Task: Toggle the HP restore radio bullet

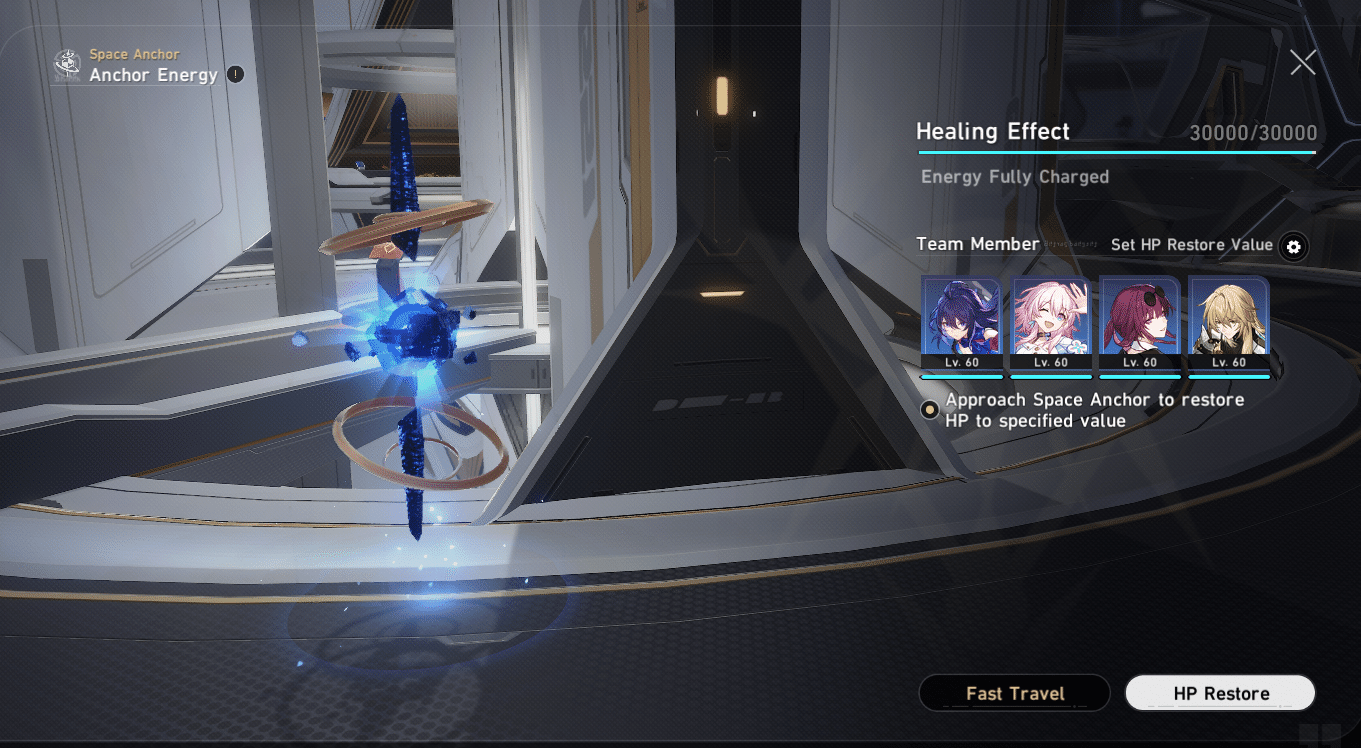Action: pos(928,410)
